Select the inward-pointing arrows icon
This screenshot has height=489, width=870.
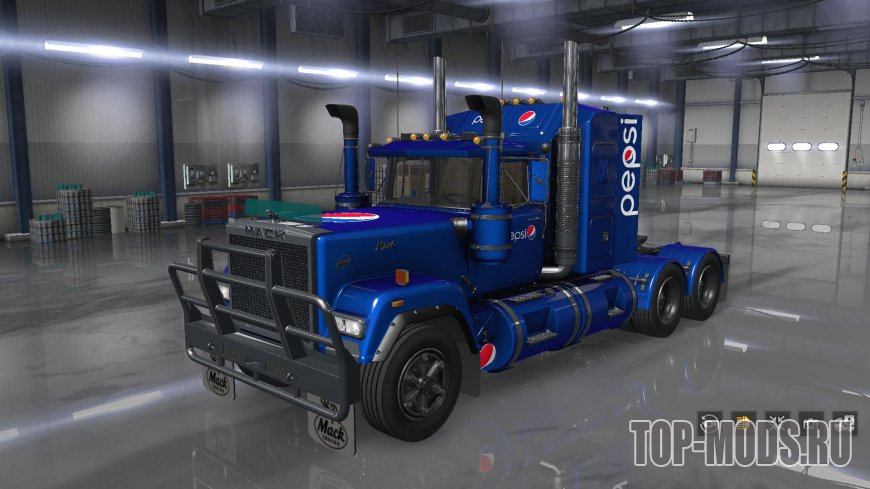(776, 421)
